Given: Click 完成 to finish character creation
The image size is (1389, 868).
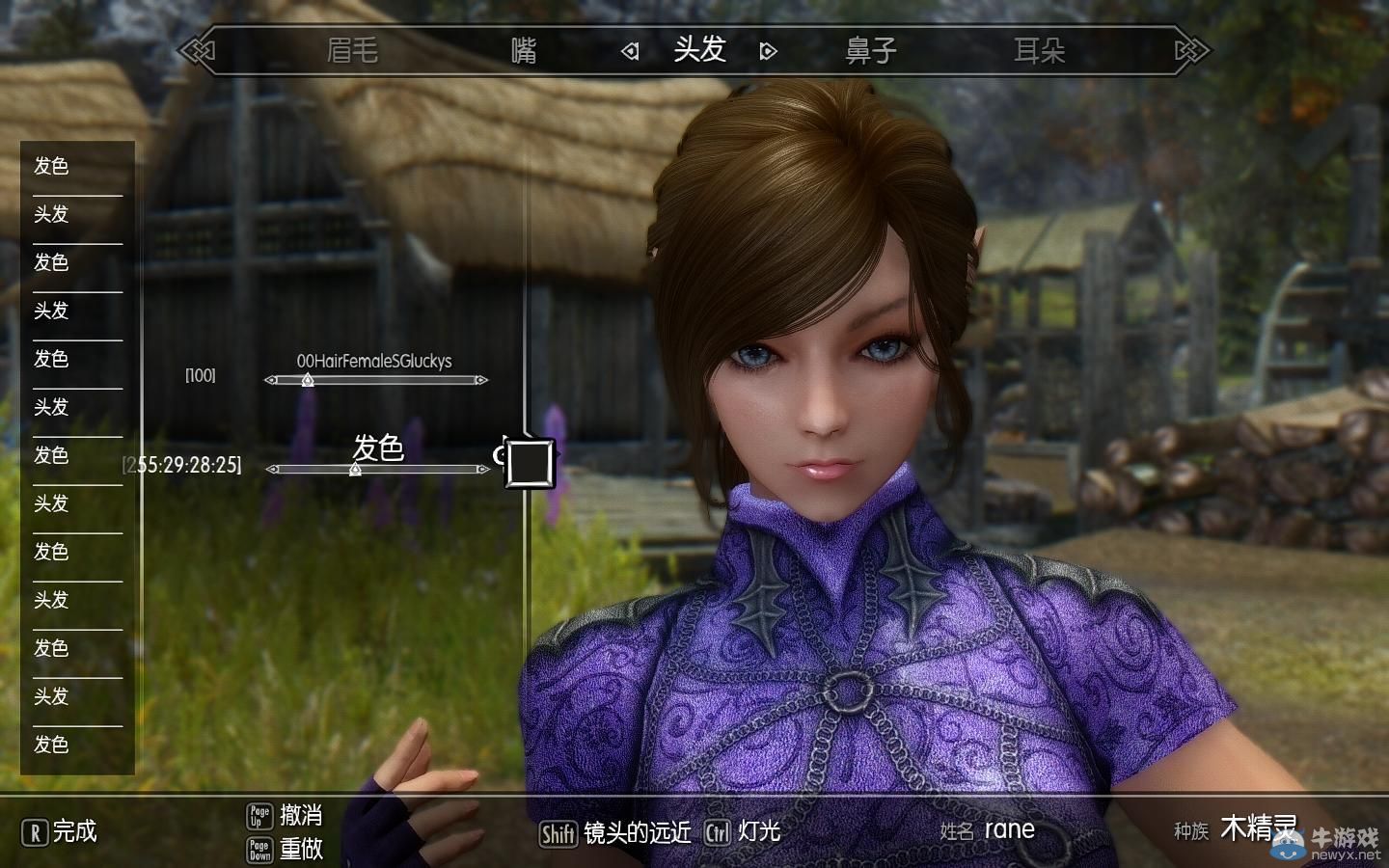Looking at the screenshot, I should 76,831.
